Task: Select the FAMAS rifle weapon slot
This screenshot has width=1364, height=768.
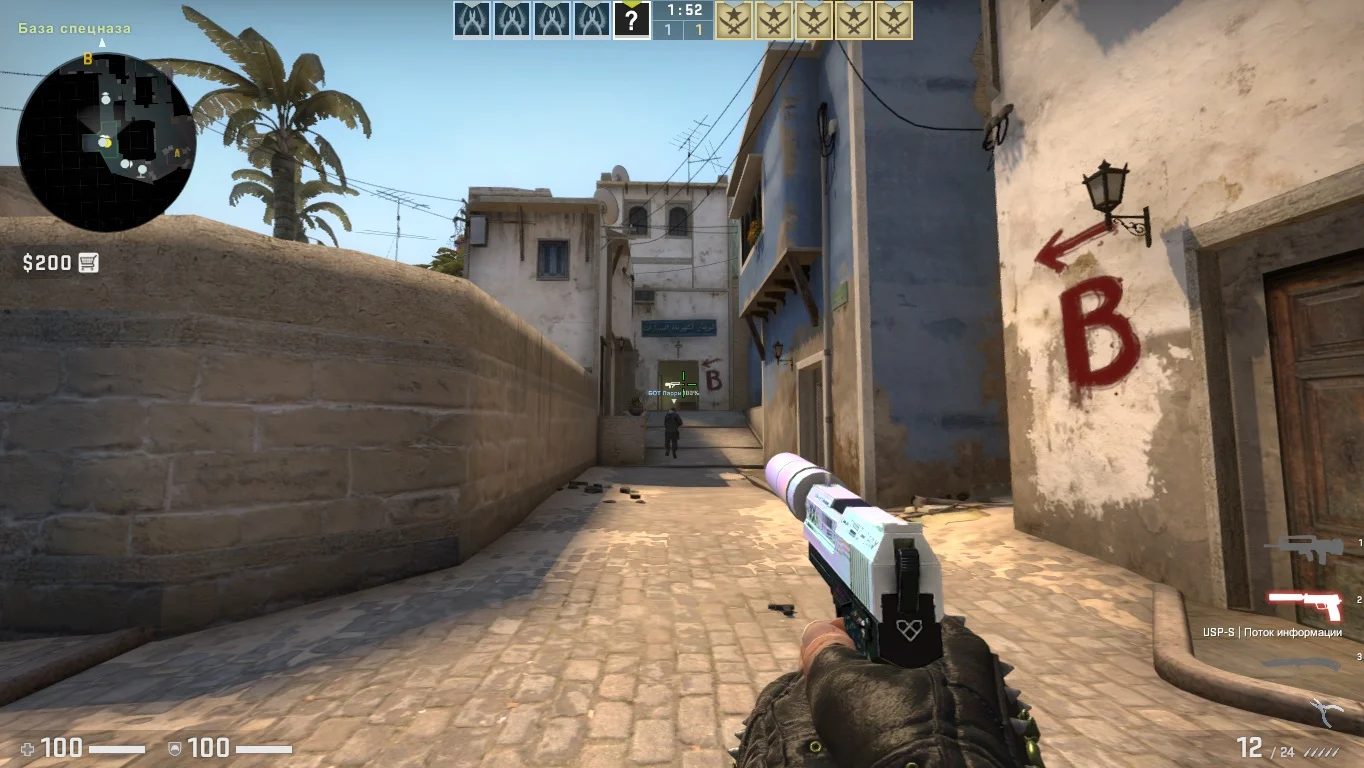Action: coord(1298,545)
